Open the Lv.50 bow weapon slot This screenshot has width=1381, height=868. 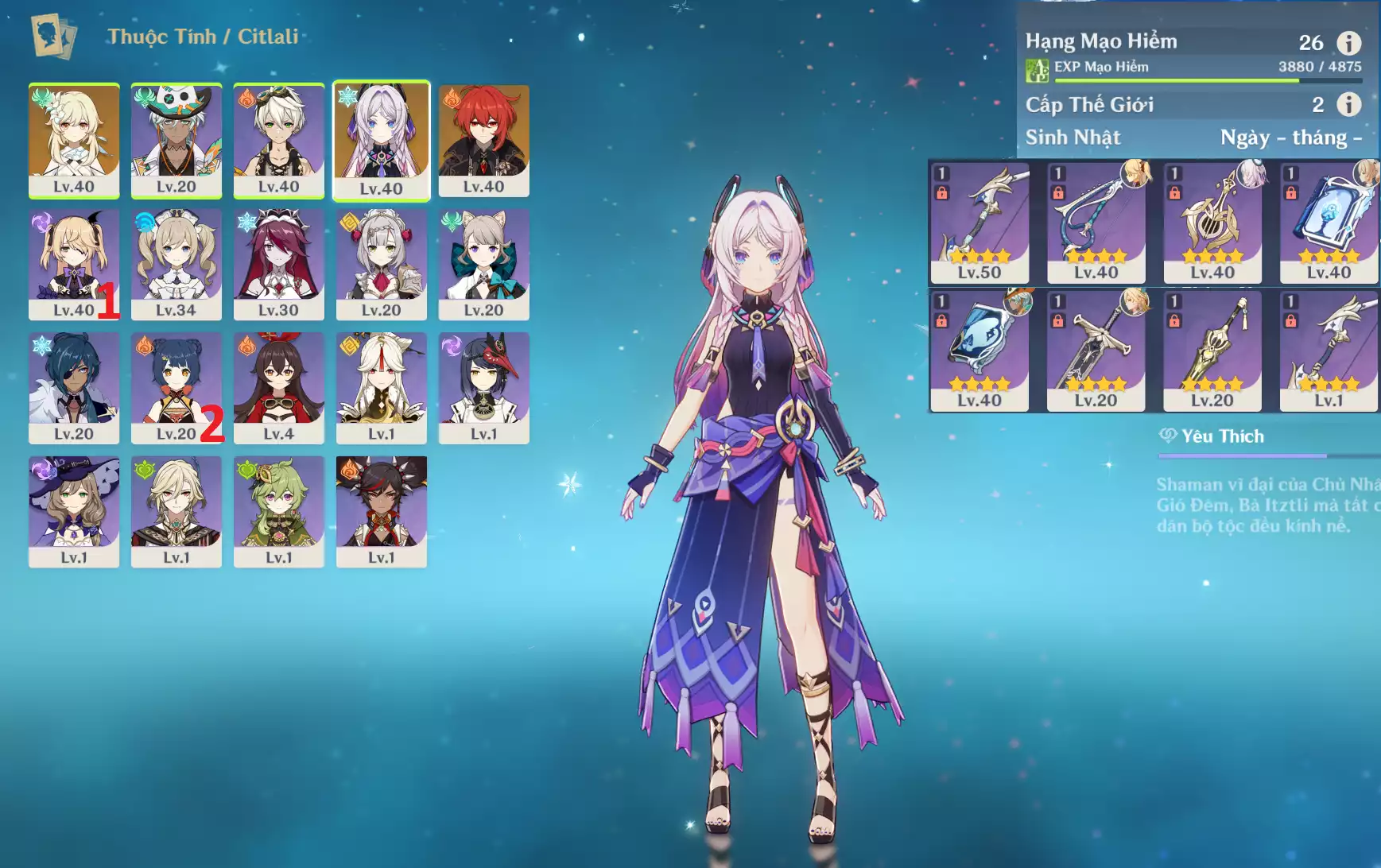(x=980, y=223)
